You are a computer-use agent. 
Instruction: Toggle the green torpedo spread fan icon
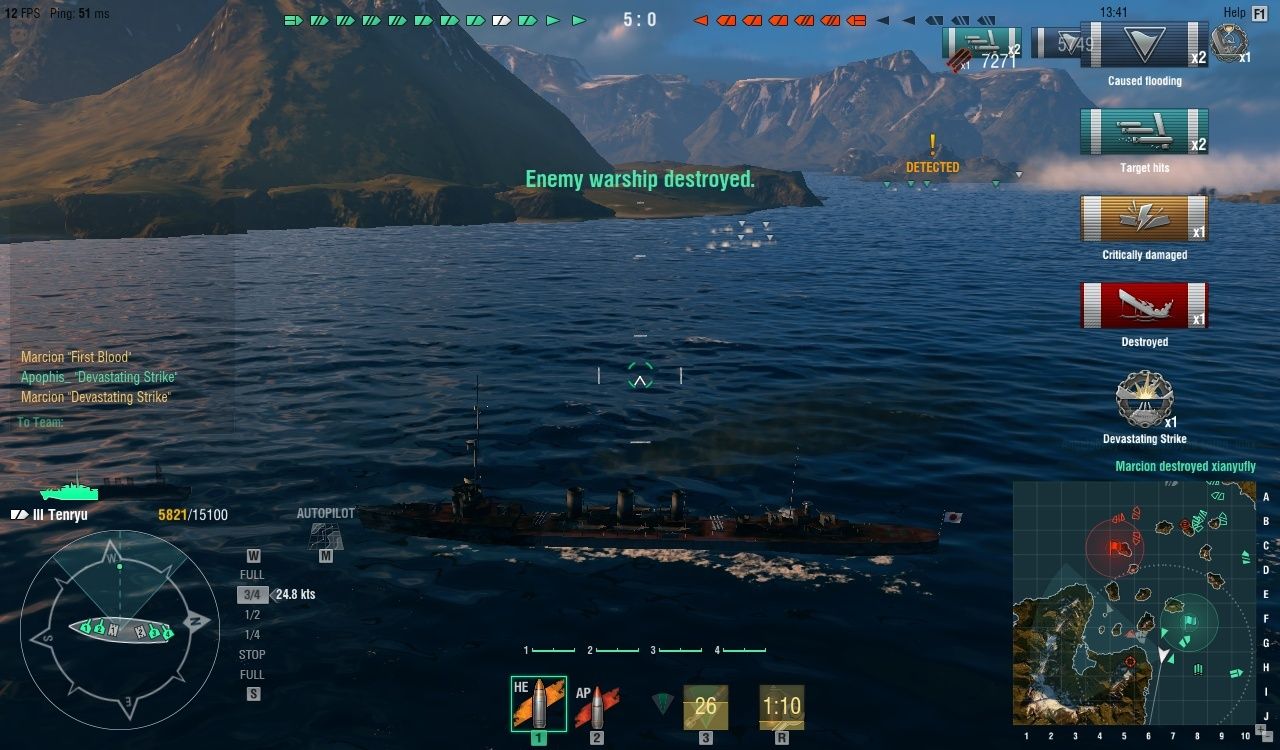(x=662, y=703)
